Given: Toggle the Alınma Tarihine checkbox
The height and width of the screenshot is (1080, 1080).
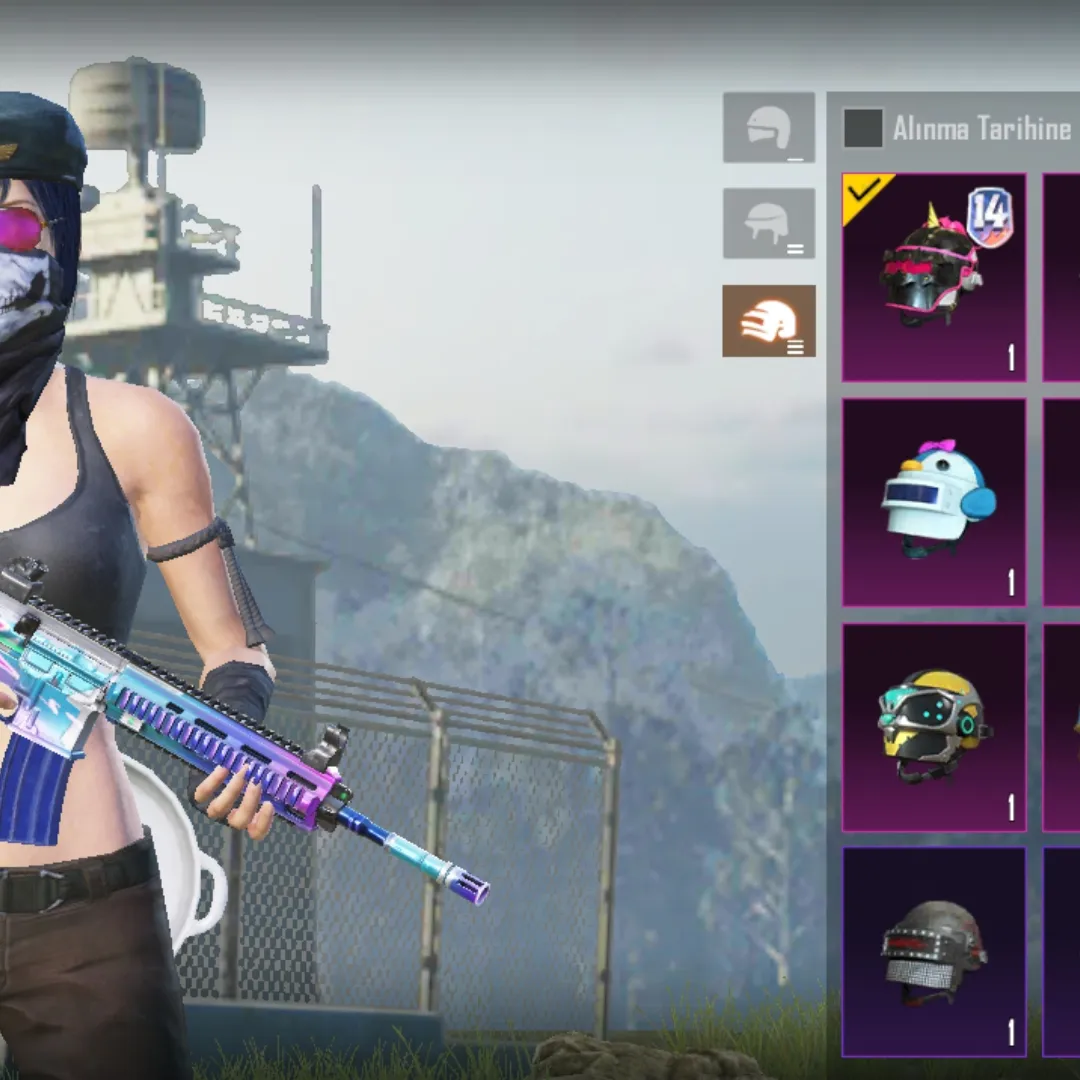Looking at the screenshot, I should 863,129.
